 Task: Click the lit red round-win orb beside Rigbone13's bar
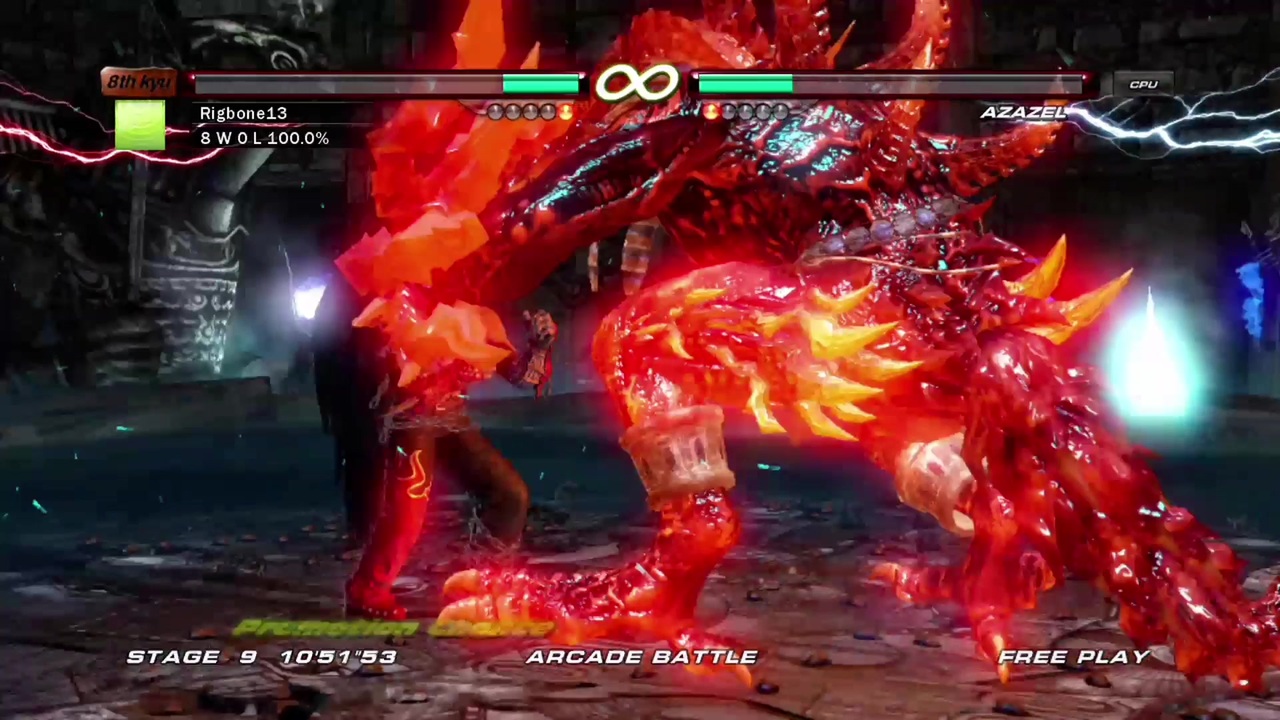click(565, 112)
